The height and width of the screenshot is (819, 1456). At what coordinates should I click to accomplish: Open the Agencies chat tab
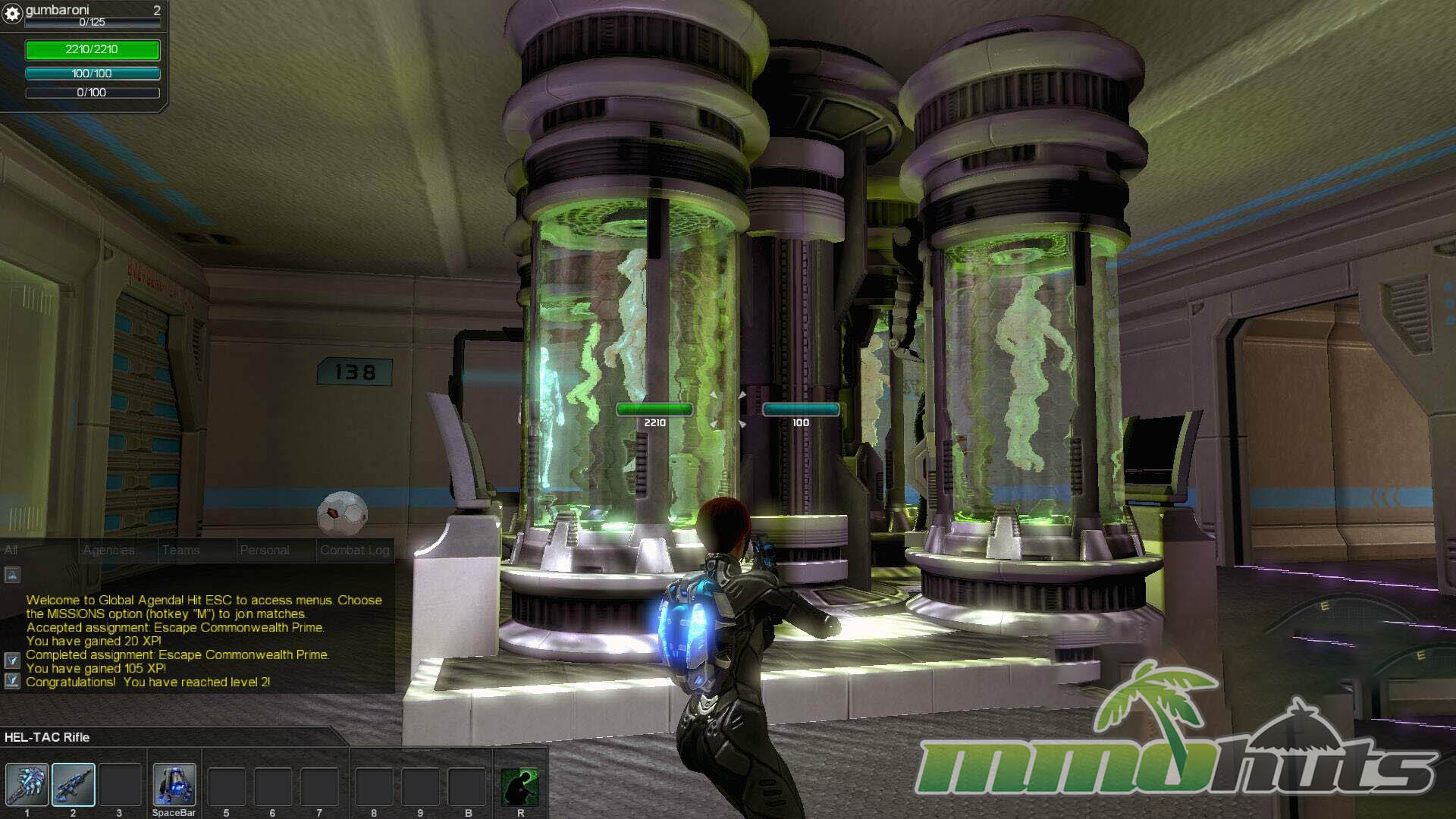(108, 550)
